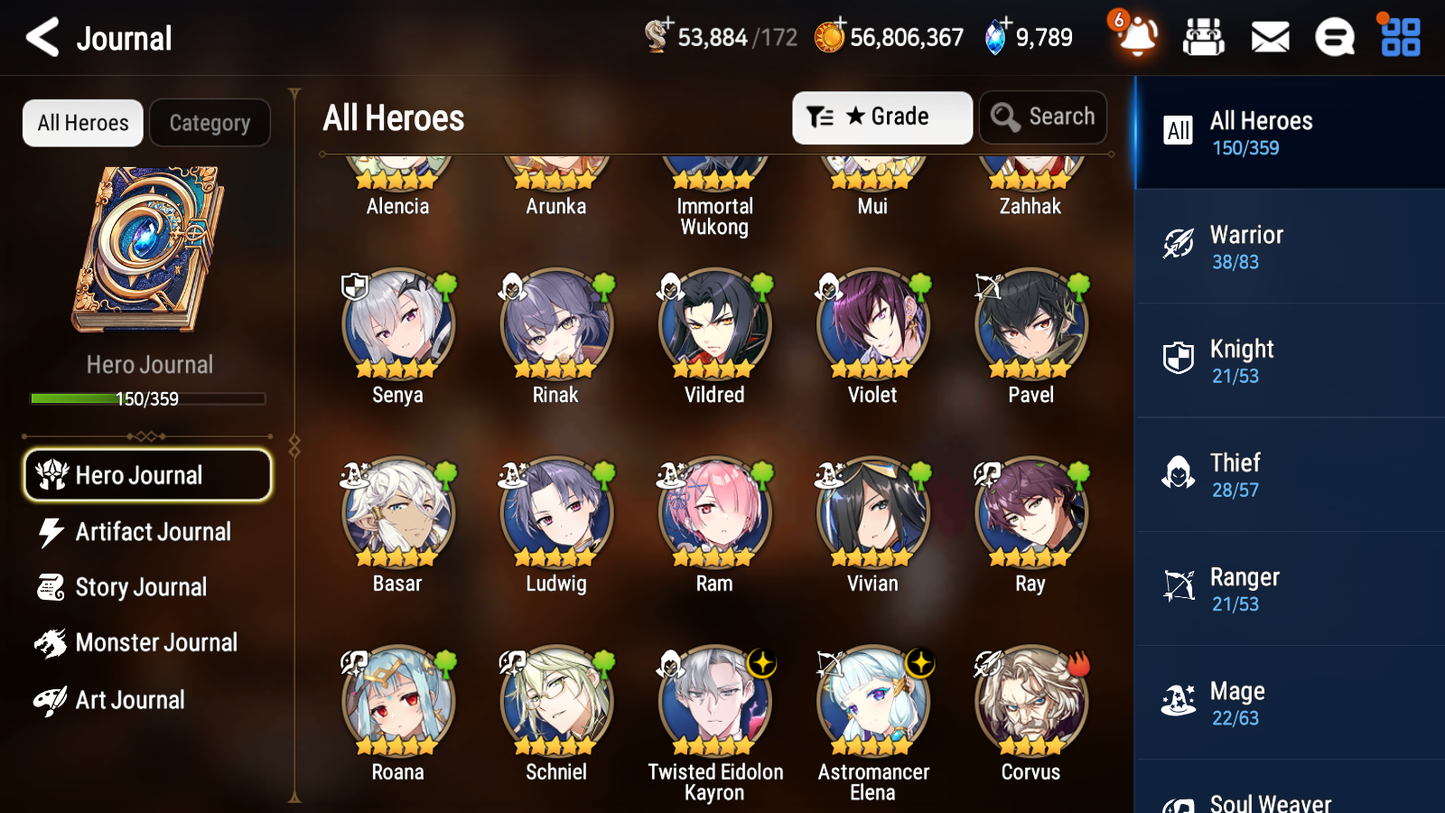The width and height of the screenshot is (1445, 813).
Task: Click the Hero Journal progress bar
Action: pos(149,397)
